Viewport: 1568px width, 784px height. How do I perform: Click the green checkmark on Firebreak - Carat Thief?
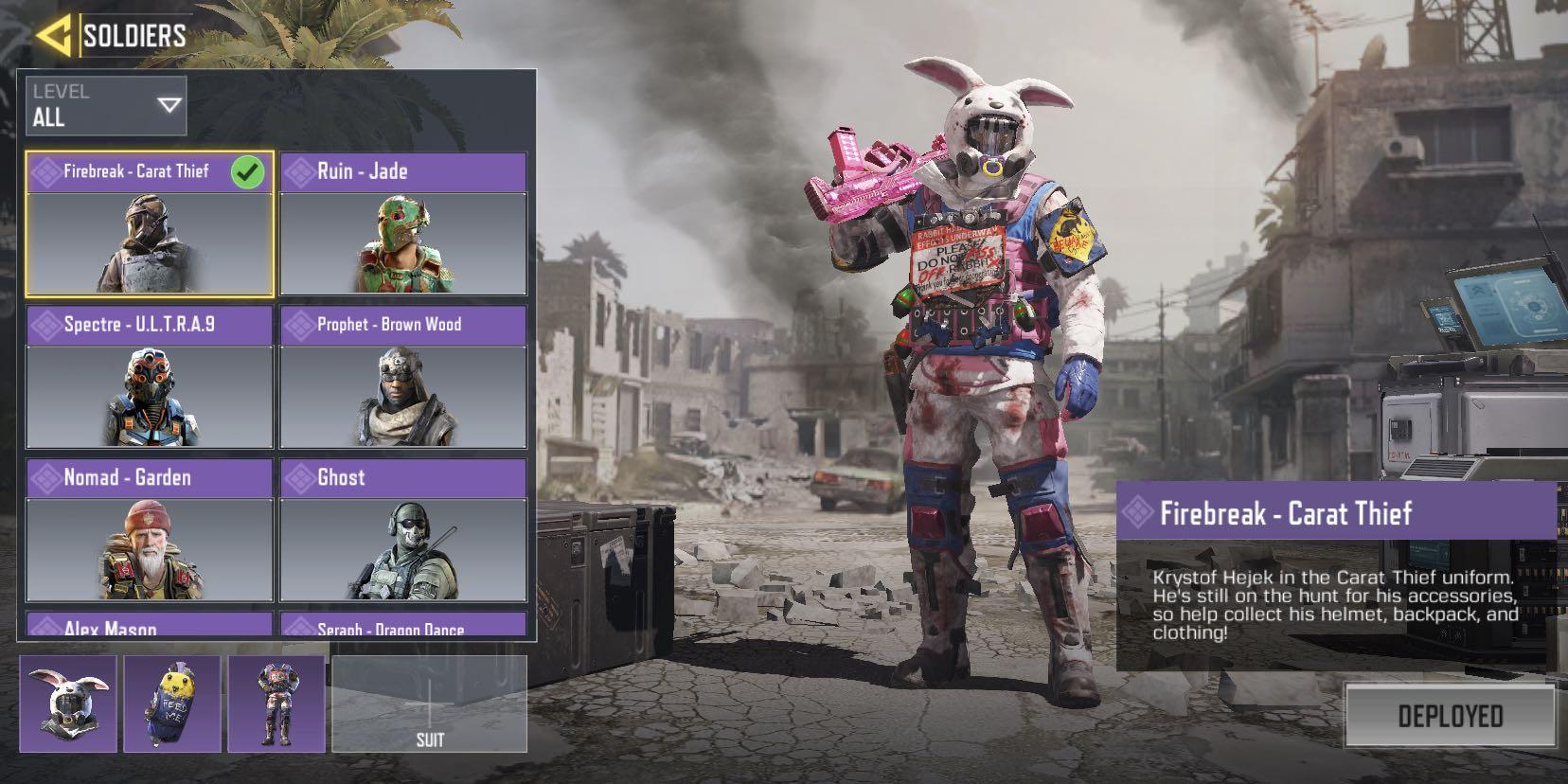[248, 171]
